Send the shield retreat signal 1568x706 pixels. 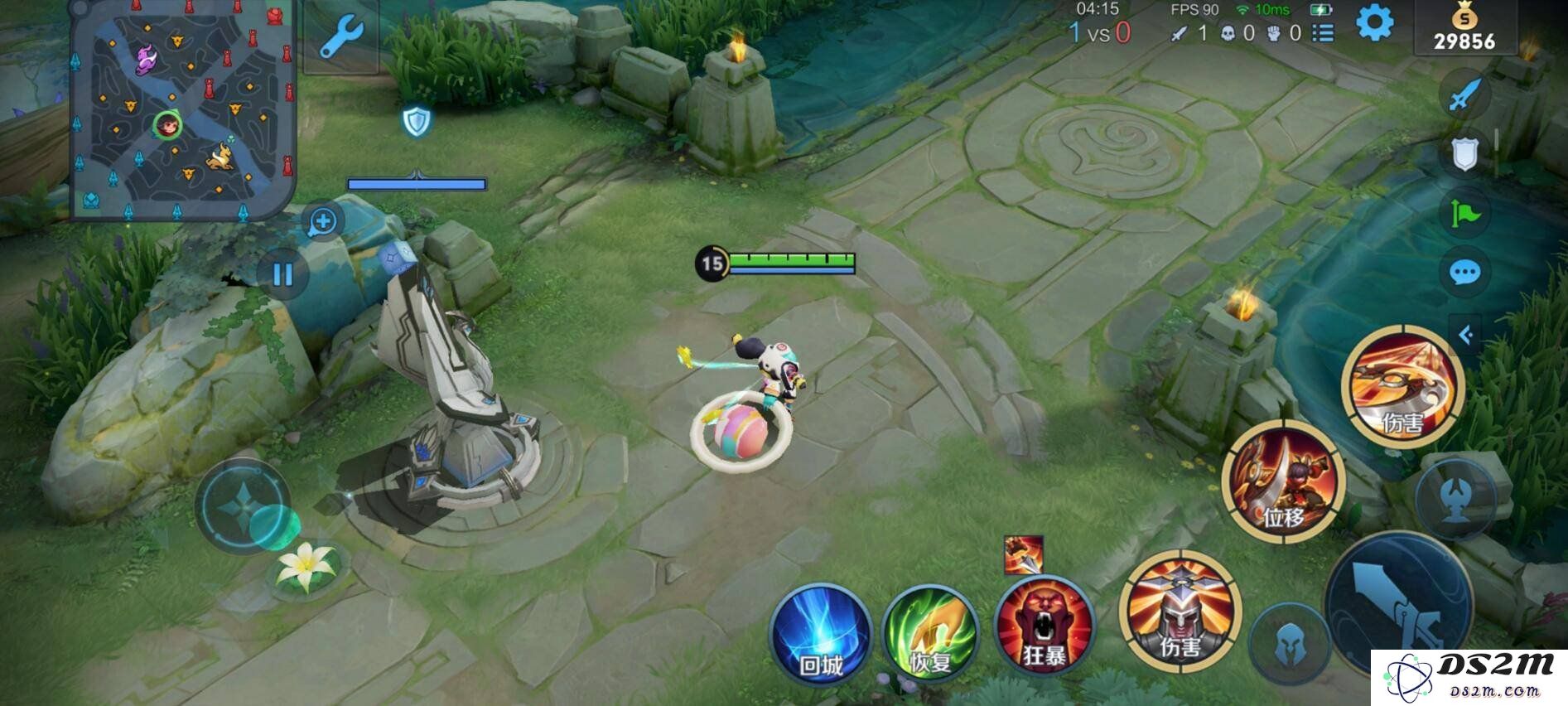coord(1464,153)
